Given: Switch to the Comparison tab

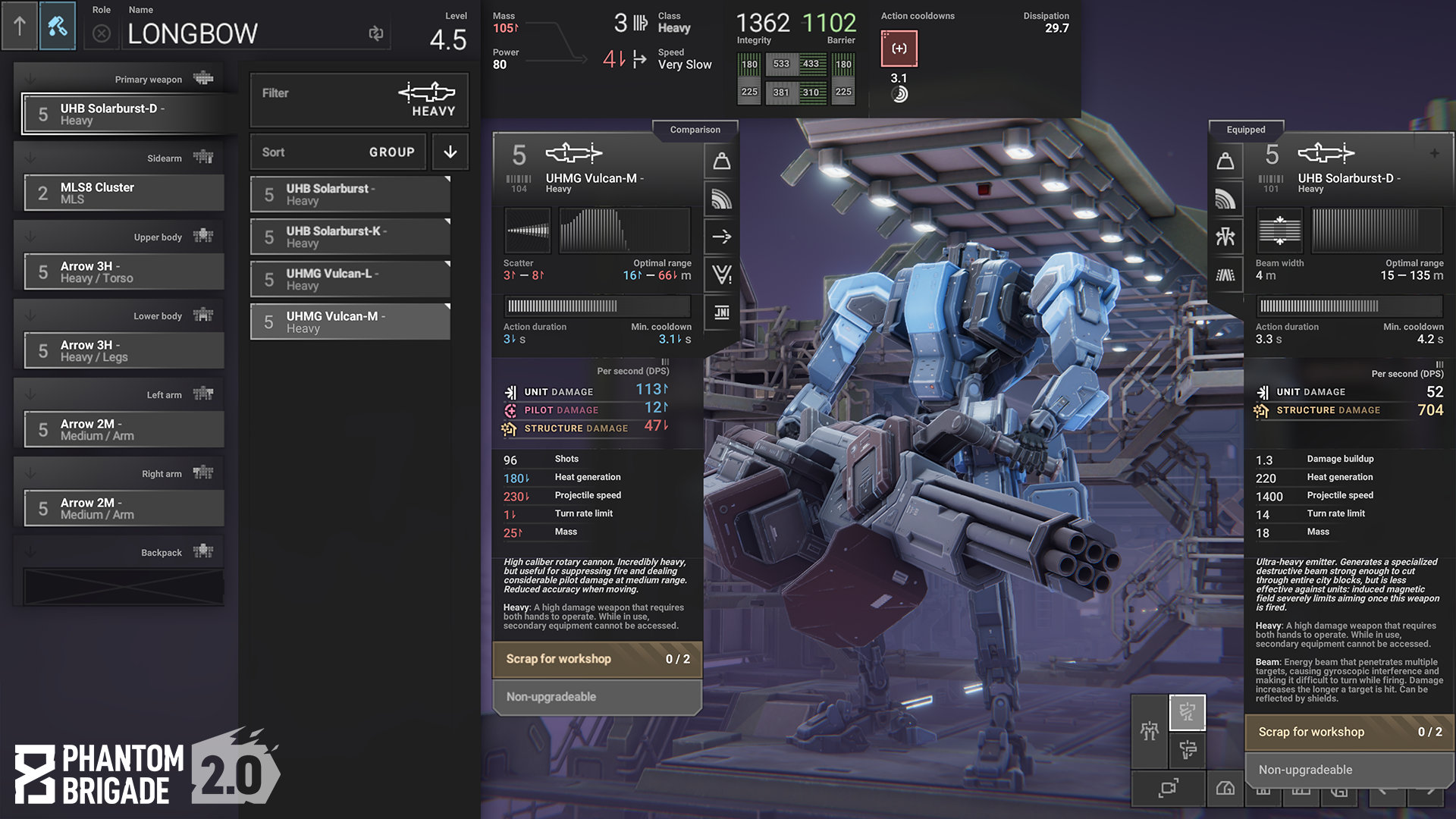Looking at the screenshot, I should (x=695, y=129).
